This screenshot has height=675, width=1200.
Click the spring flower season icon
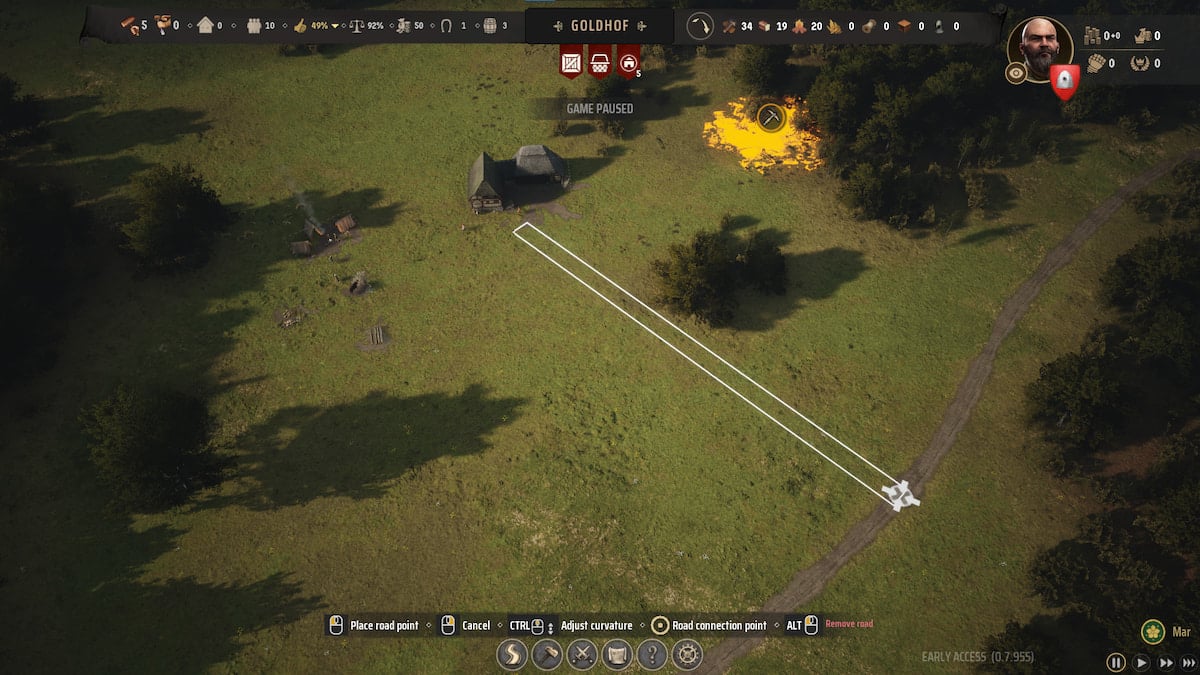pyautogui.click(x=1153, y=632)
